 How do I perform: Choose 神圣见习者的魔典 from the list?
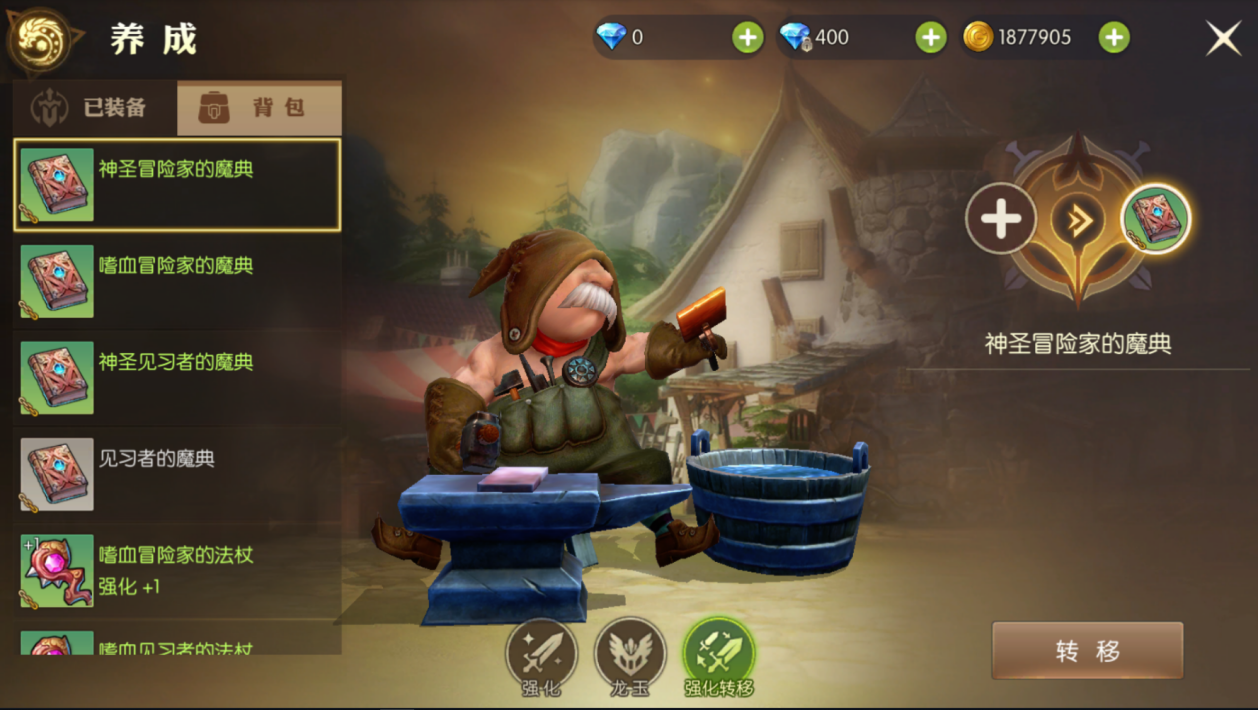[177, 378]
